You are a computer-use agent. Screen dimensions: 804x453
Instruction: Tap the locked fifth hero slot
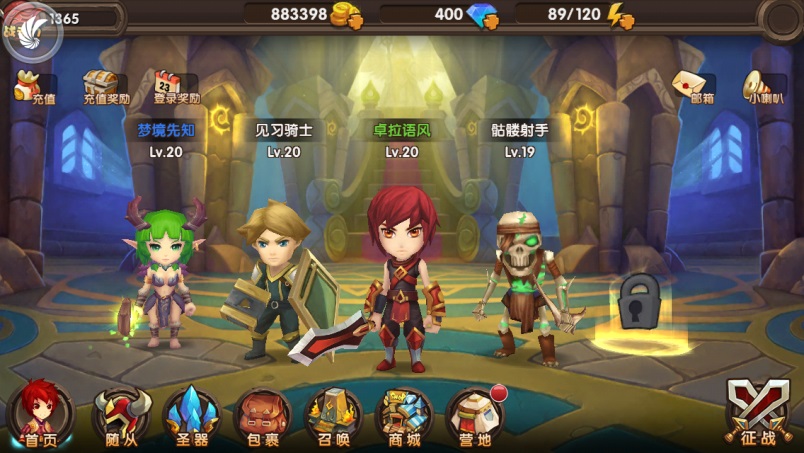point(638,305)
